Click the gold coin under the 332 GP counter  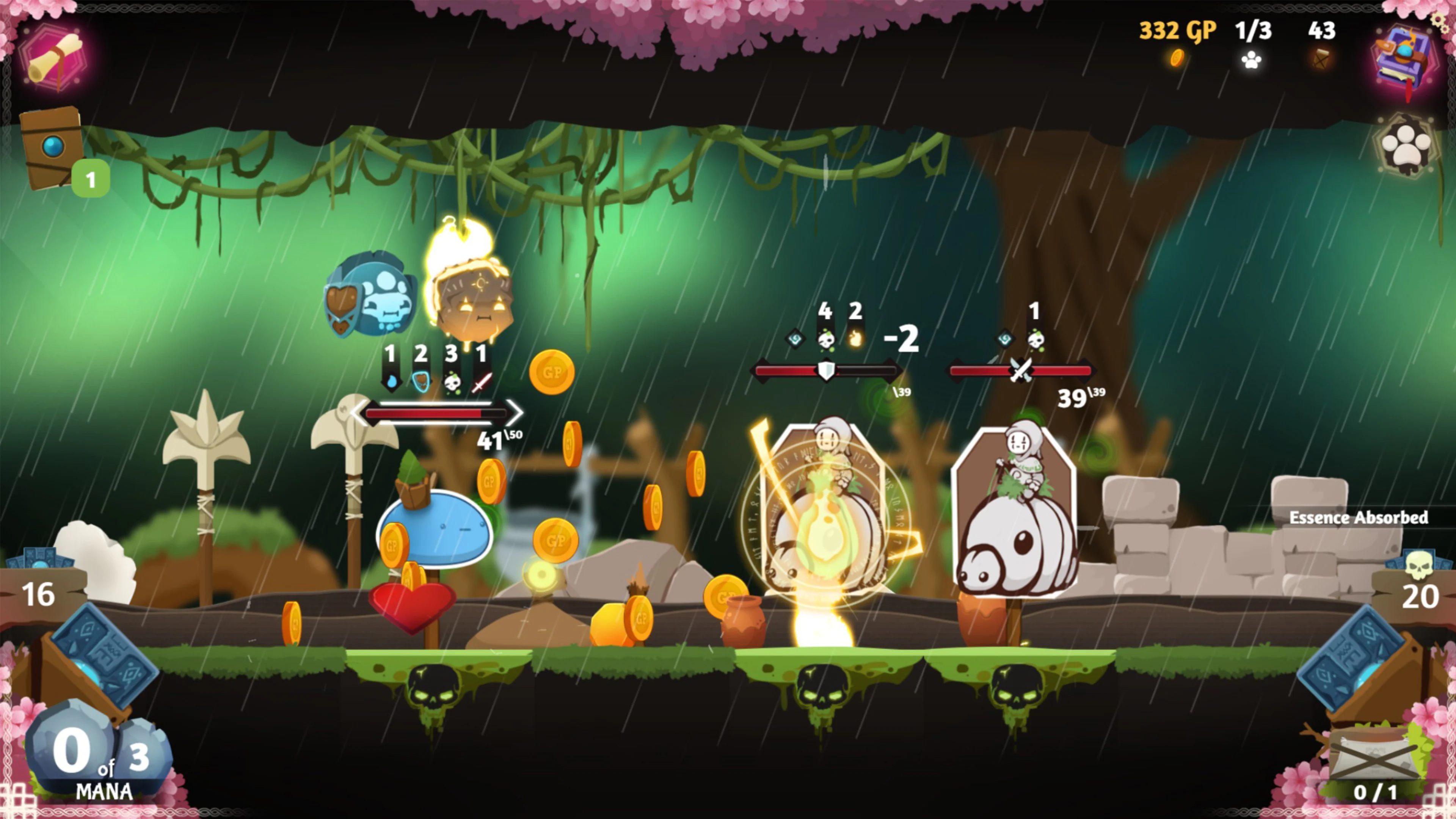tap(1177, 60)
